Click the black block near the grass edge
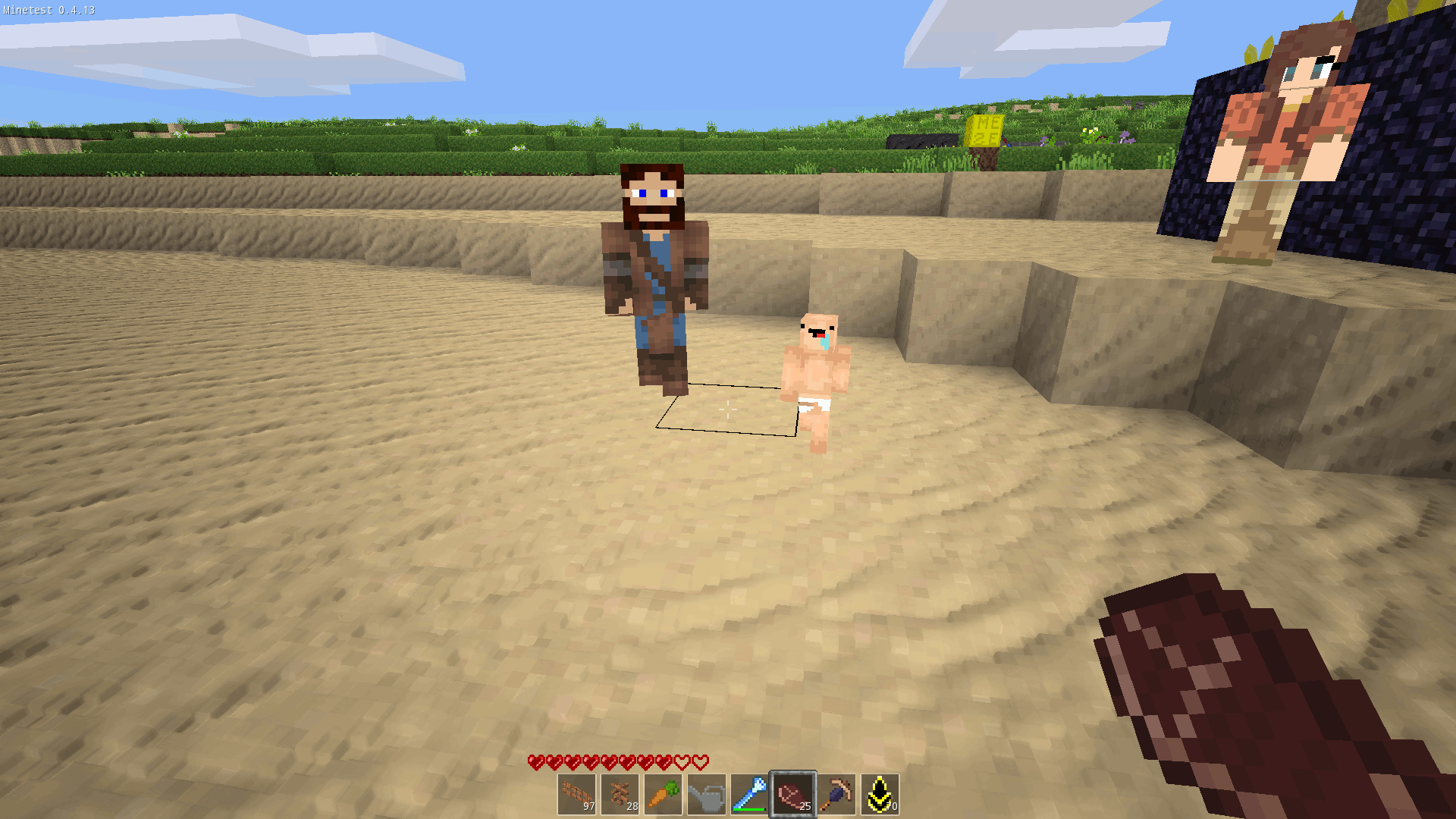 [x=918, y=141]
